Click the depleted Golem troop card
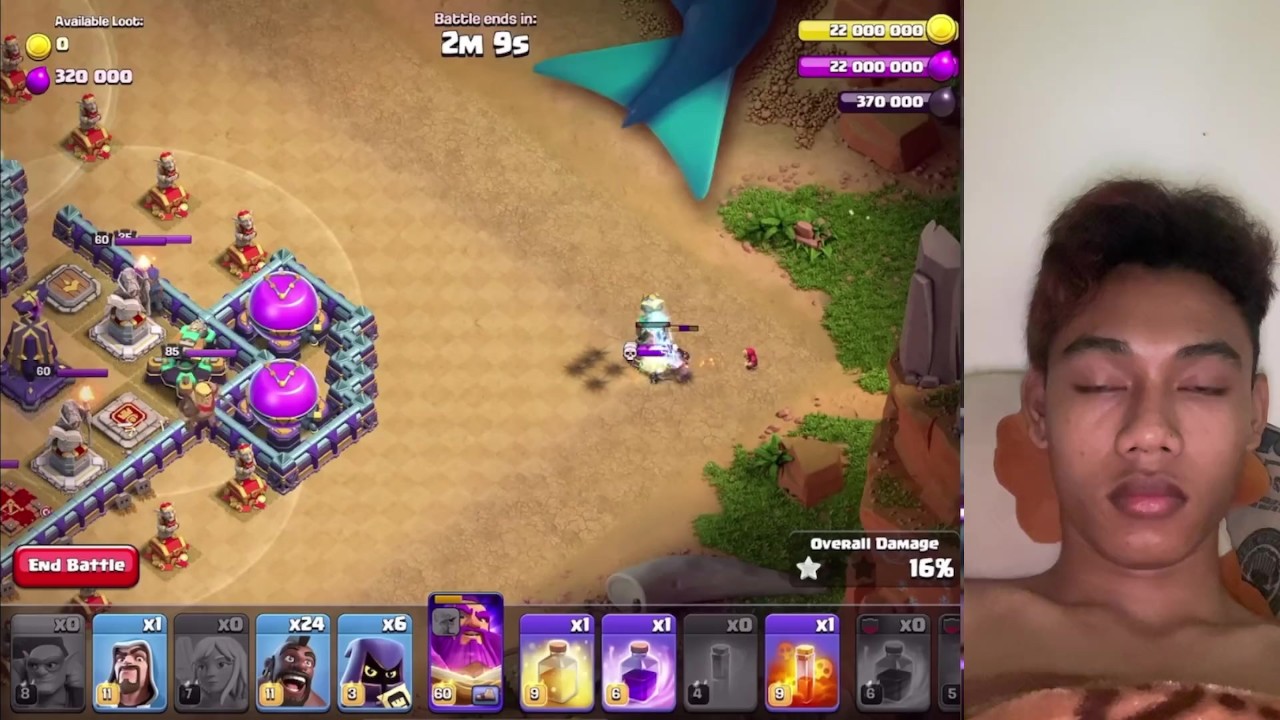 (48, 661)
